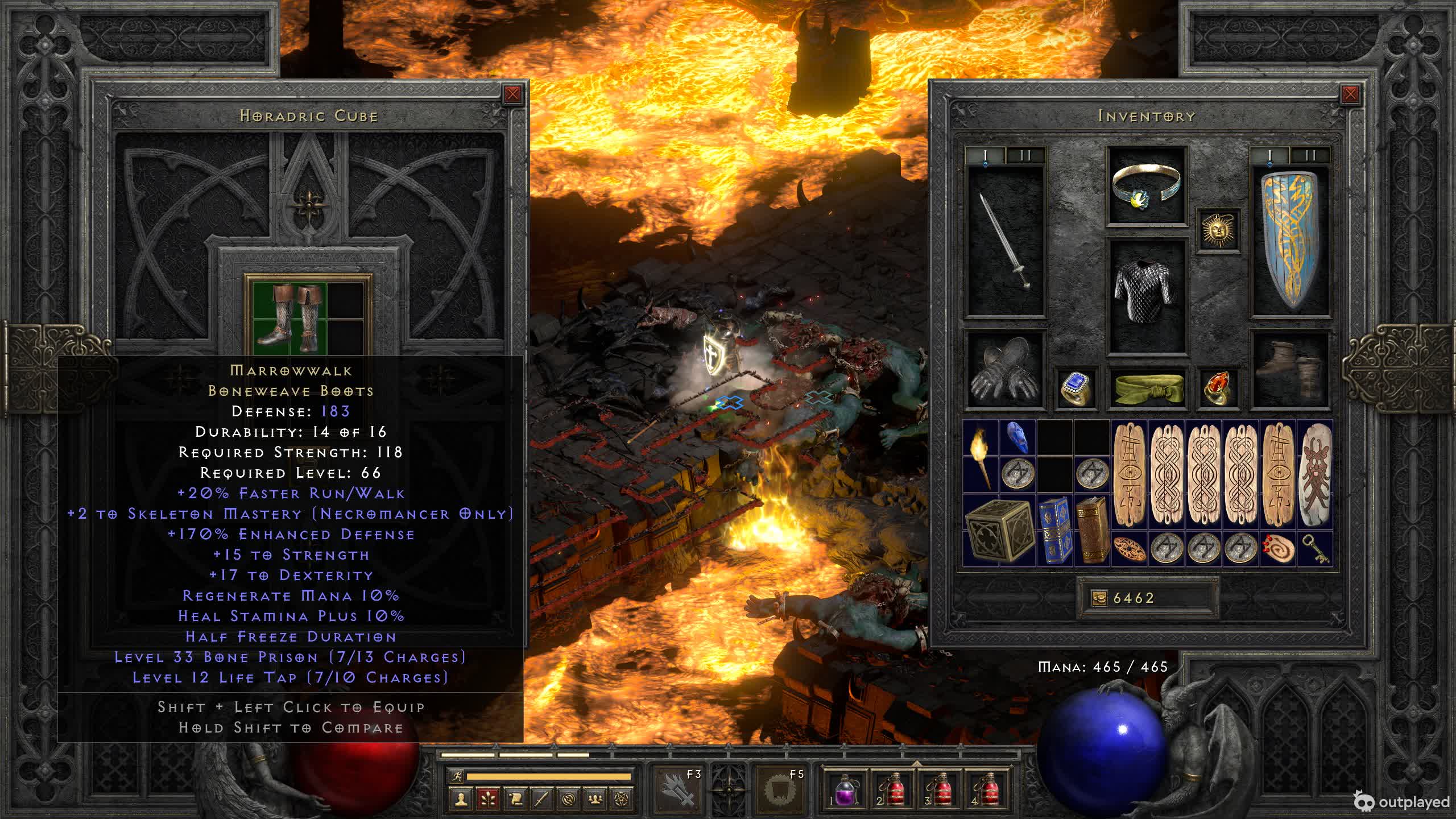Click the equipped gauntlets slot

(x=1006, y=370)
